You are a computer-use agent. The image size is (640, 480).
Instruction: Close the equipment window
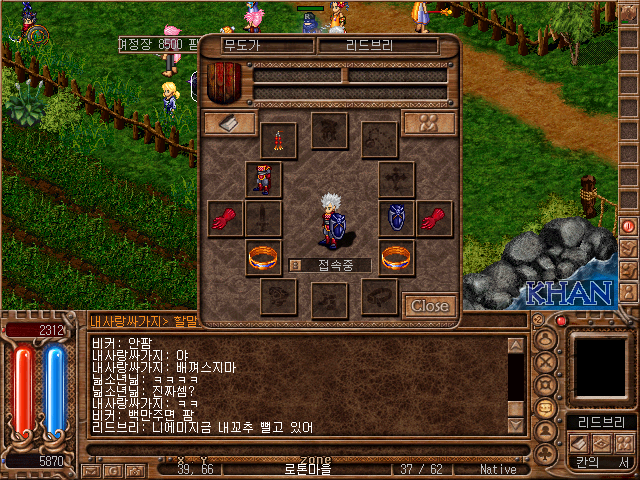(430, 305)
